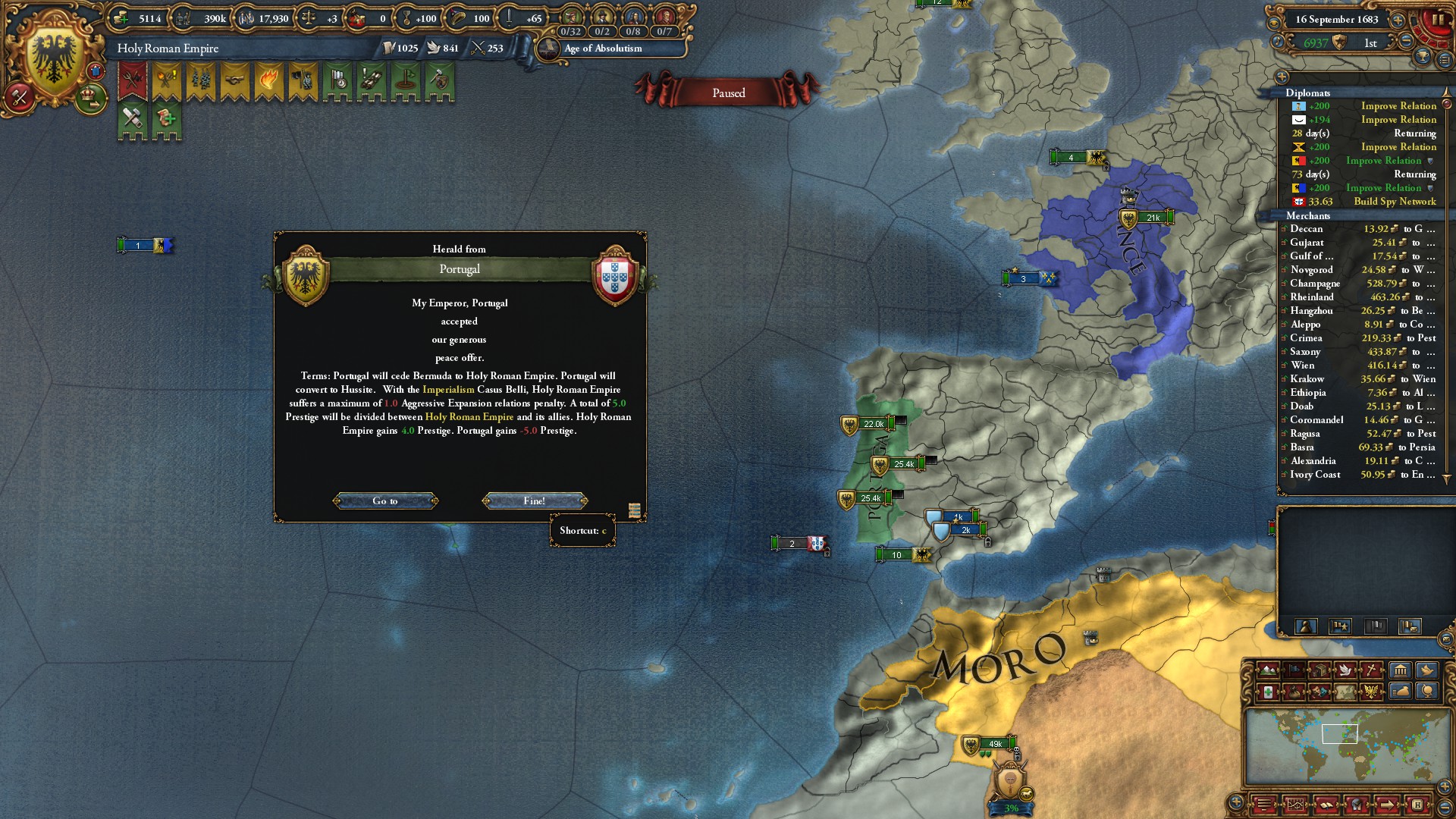Viewport: 1456px width, 819px height.
Task: Click the Go to button in herald popup
Action: [x=385, y=500]
